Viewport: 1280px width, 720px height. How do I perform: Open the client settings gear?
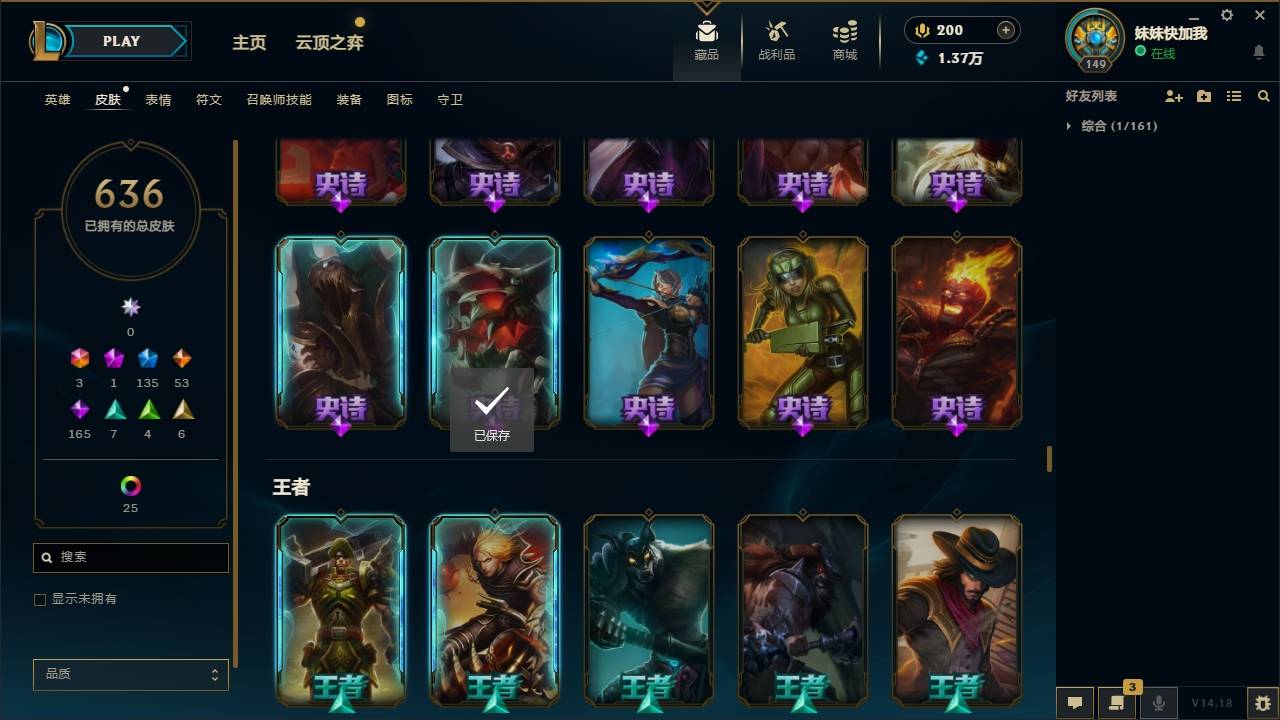[1226, 15]
